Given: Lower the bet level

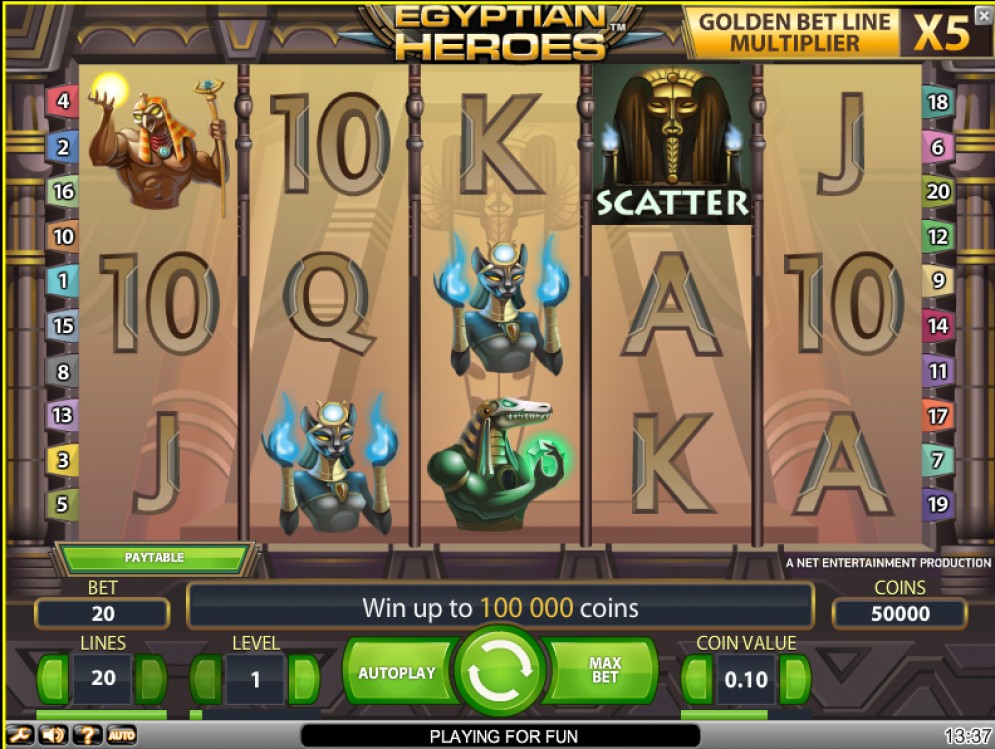Looking at the screenshot, I should point(205,680).
